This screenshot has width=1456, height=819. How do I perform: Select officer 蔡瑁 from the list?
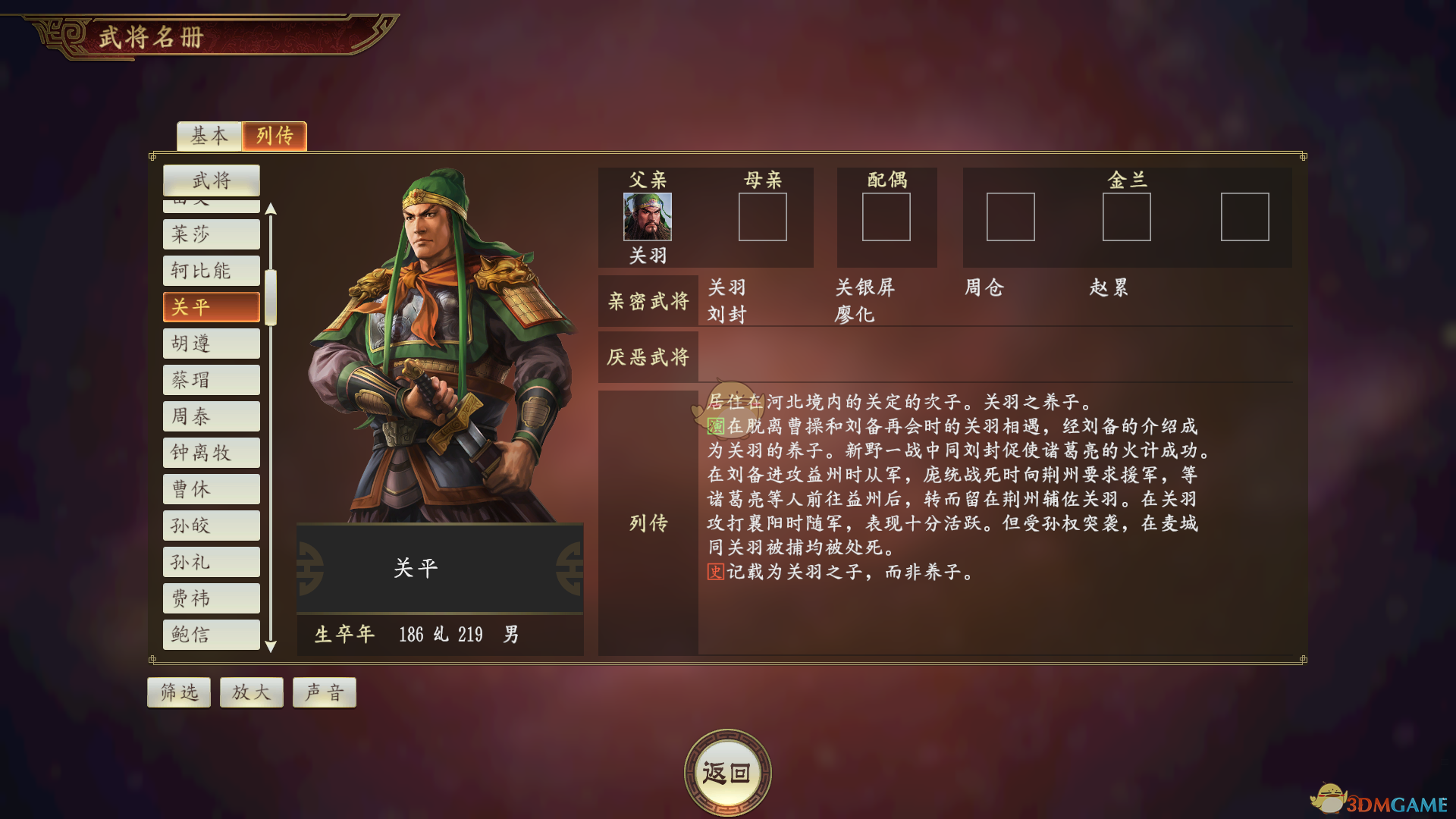click(x=212, y=380)
